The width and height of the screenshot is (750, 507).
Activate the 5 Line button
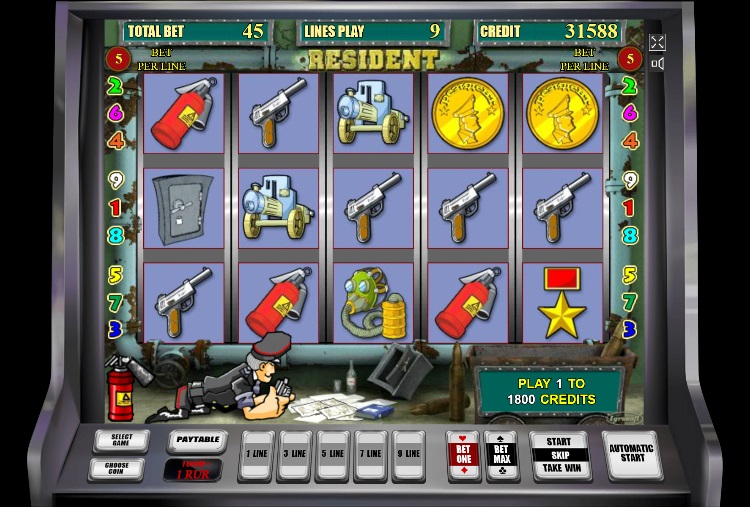click(x=333, y=455)
